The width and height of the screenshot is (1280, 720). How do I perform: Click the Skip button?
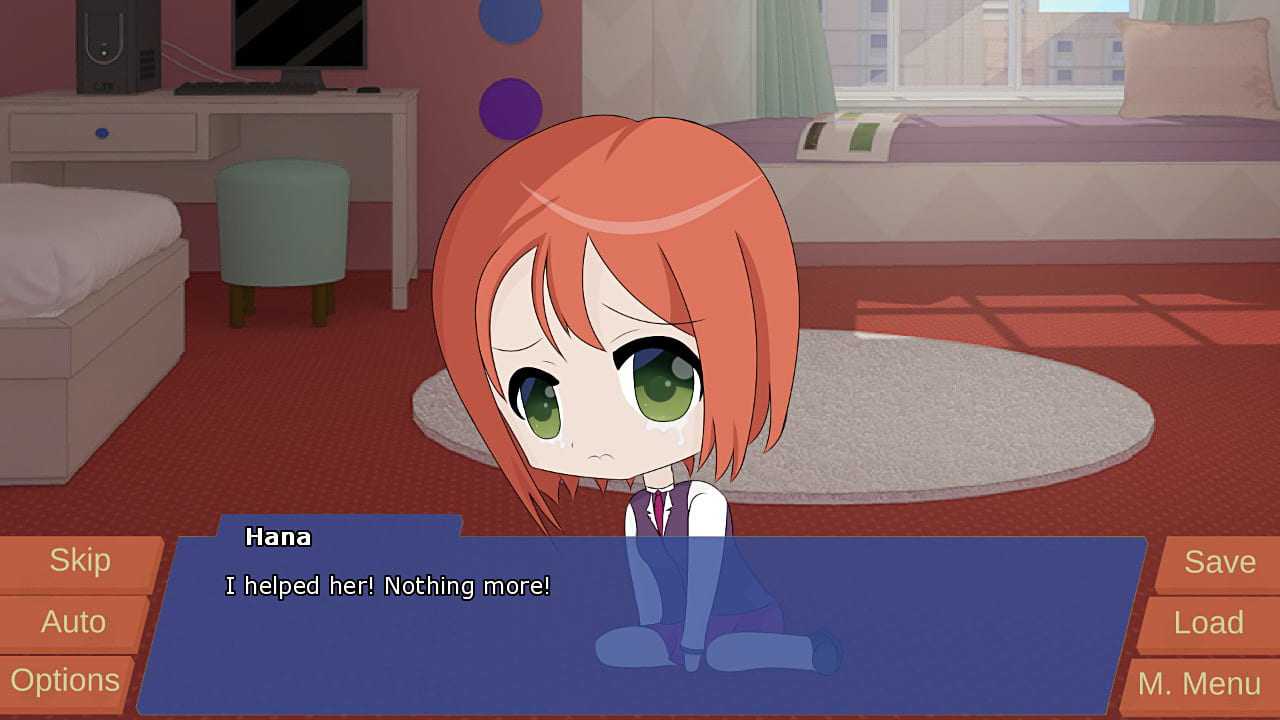80,561
